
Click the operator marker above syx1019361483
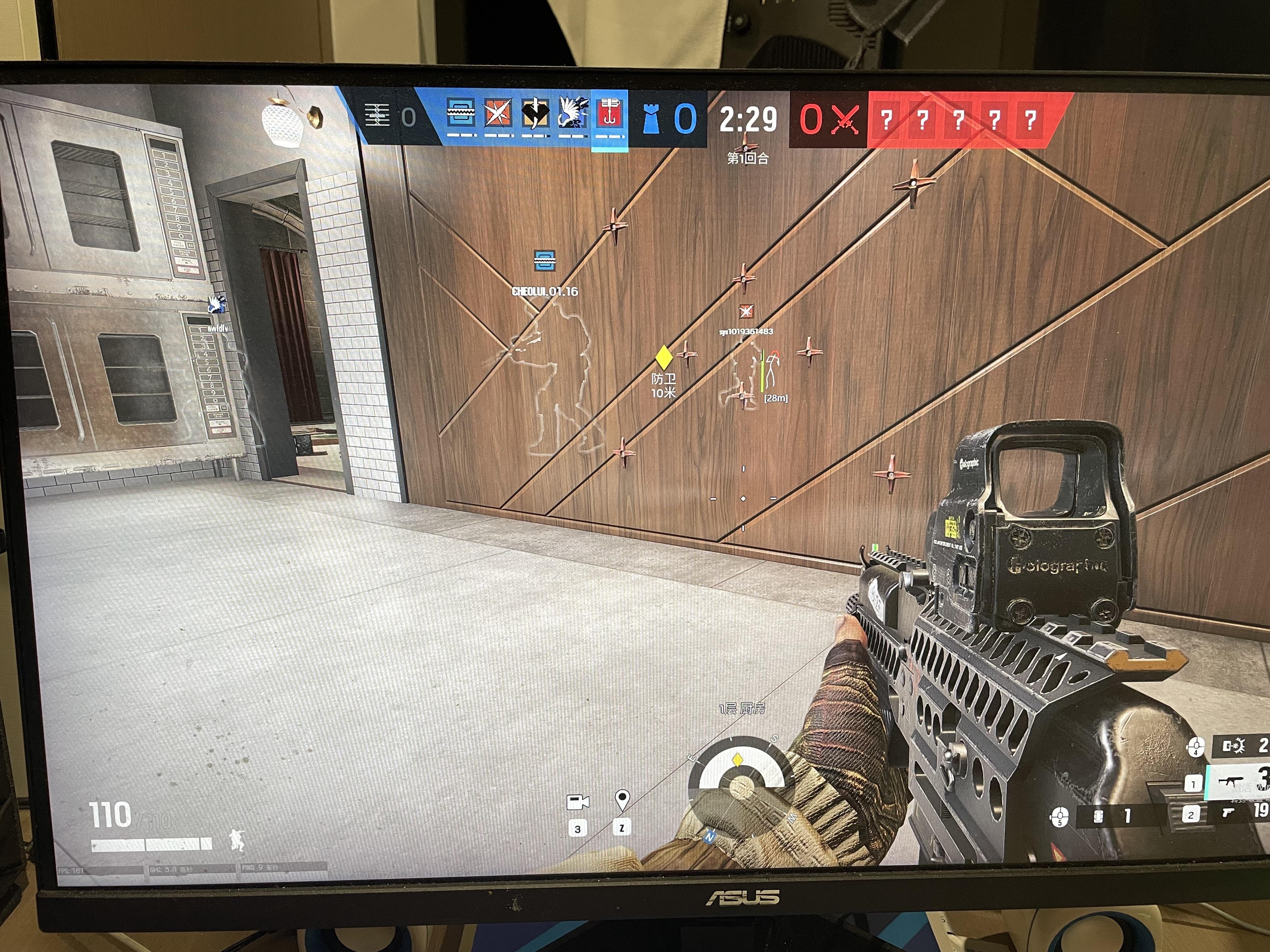tap(745, 312)
